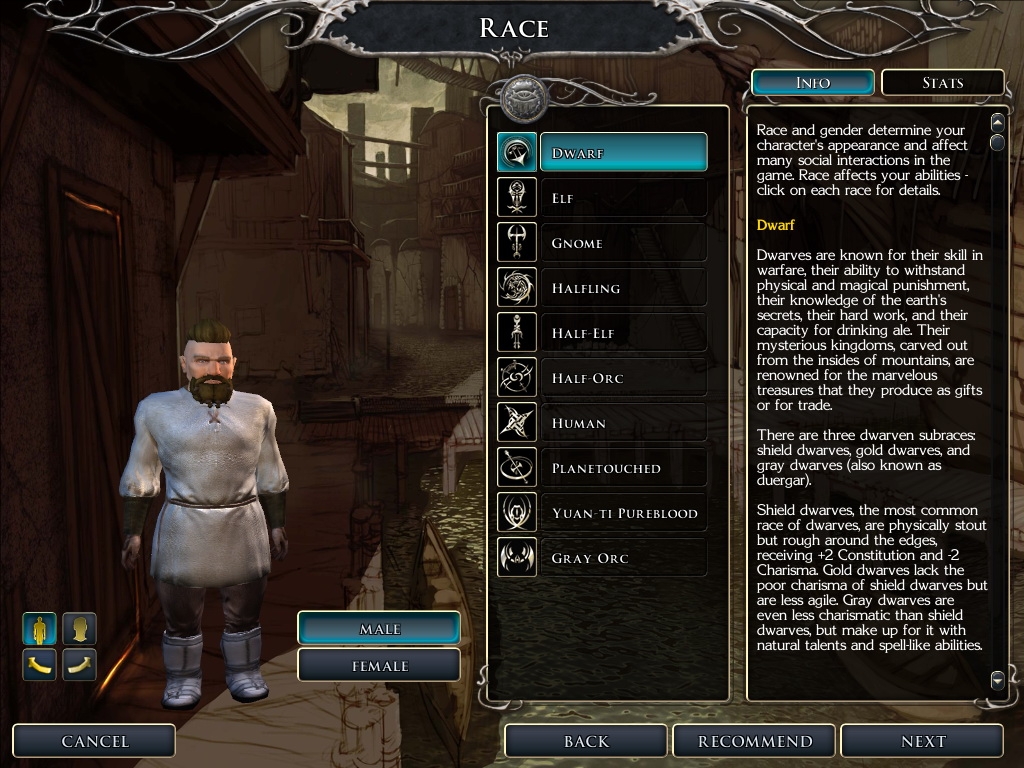Open the Info tab
This screenshot has height=768, width=1024.
point(813,82)
